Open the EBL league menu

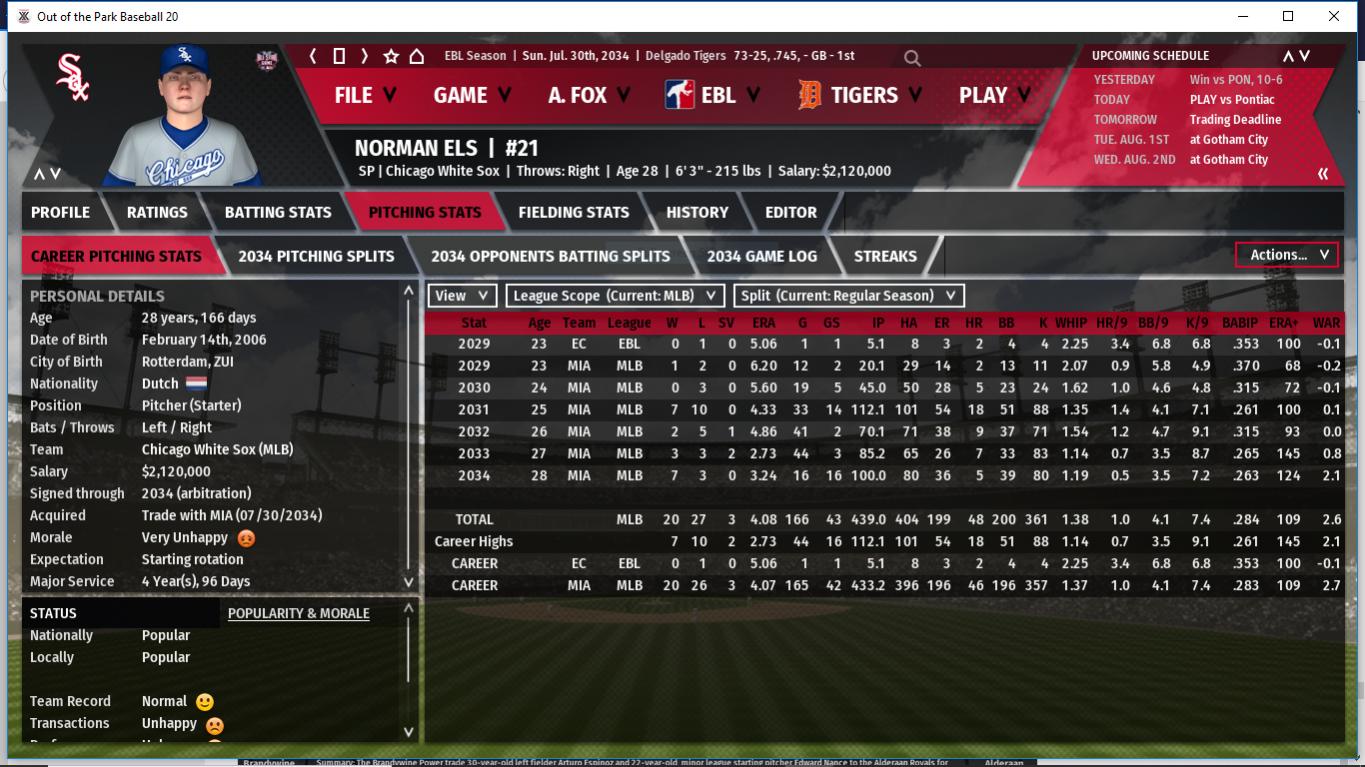(x=713, y=95)
